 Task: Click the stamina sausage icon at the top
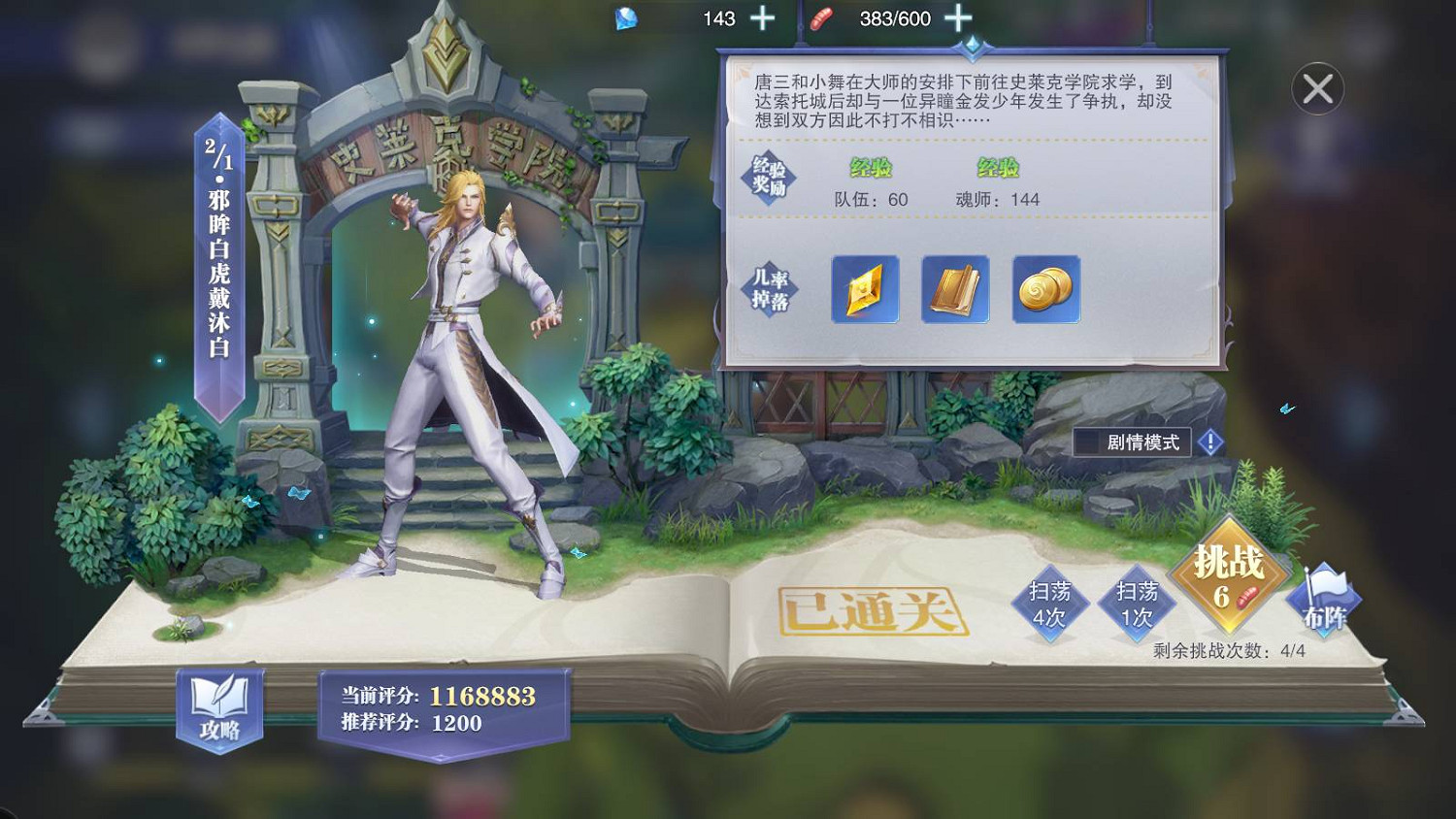pyautogui.click(x=818, y=17)
